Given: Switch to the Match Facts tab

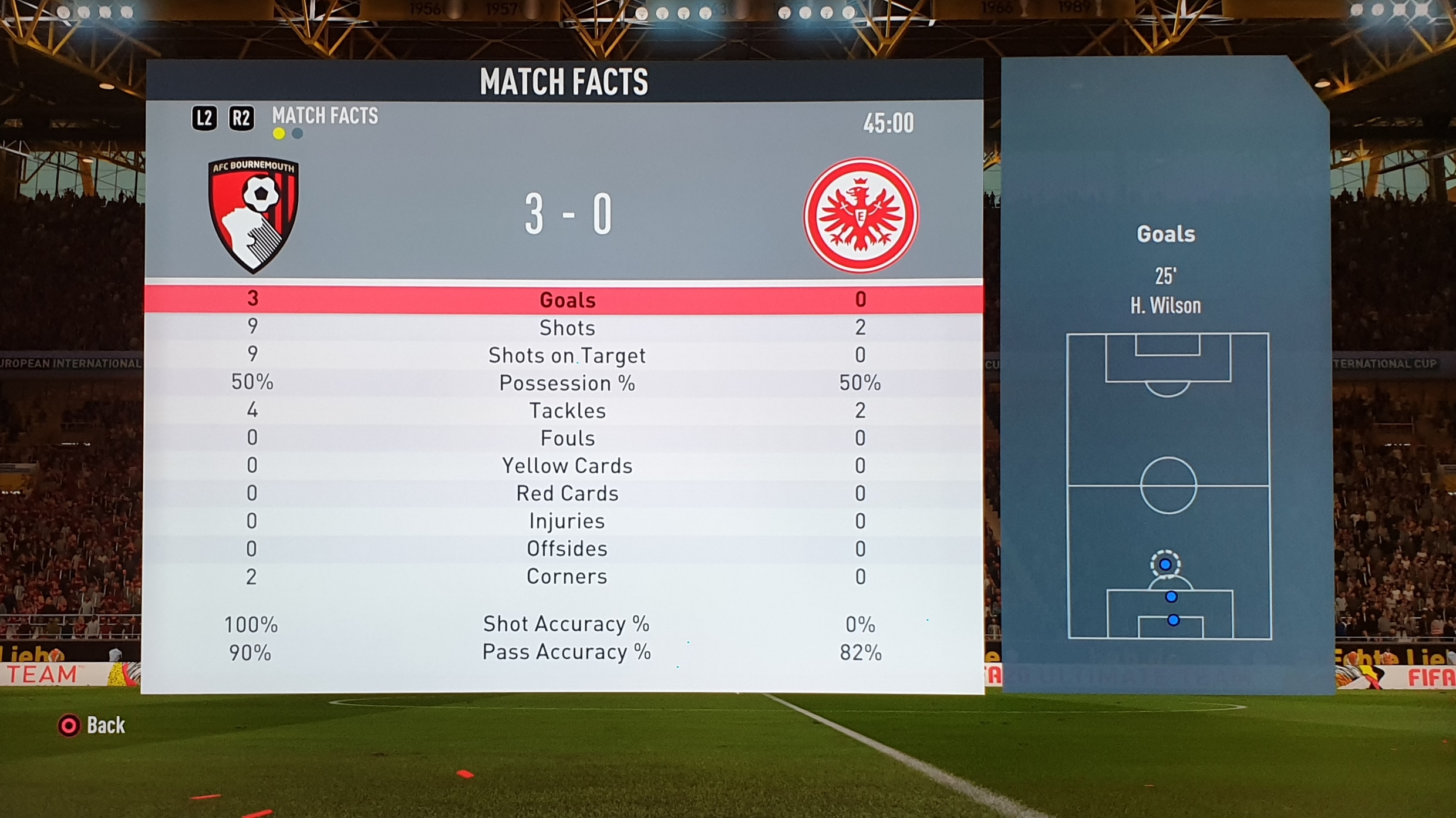Looking at the screenshot, I should [325, 116].
